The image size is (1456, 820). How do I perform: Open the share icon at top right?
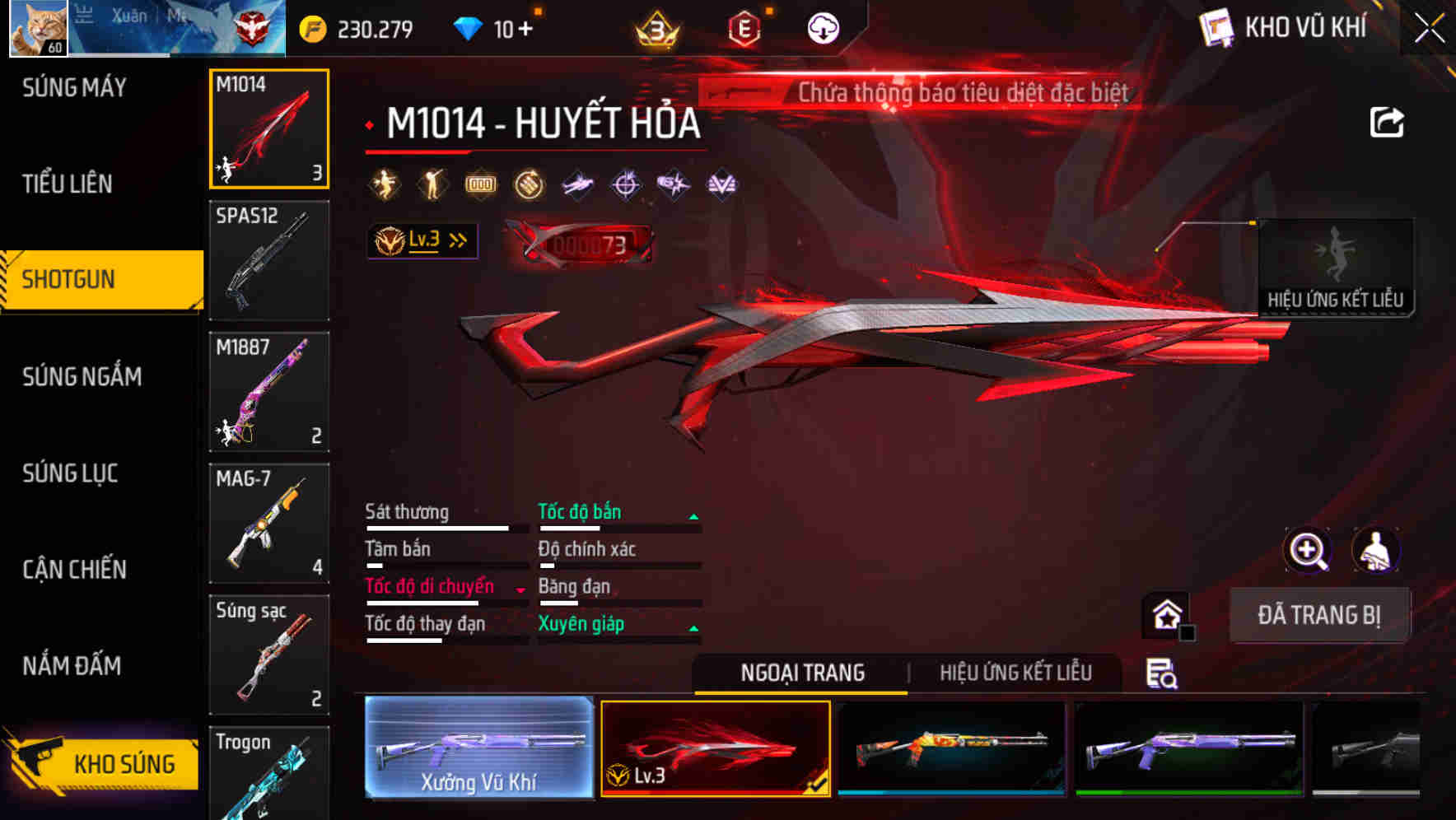(1388, 122)
